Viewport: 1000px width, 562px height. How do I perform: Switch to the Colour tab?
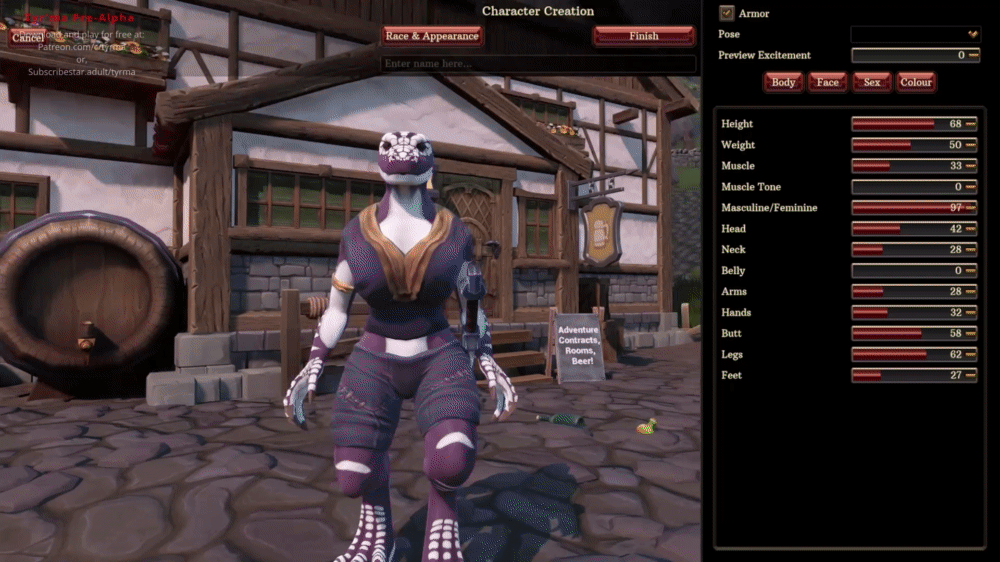(x=915, y=82)
